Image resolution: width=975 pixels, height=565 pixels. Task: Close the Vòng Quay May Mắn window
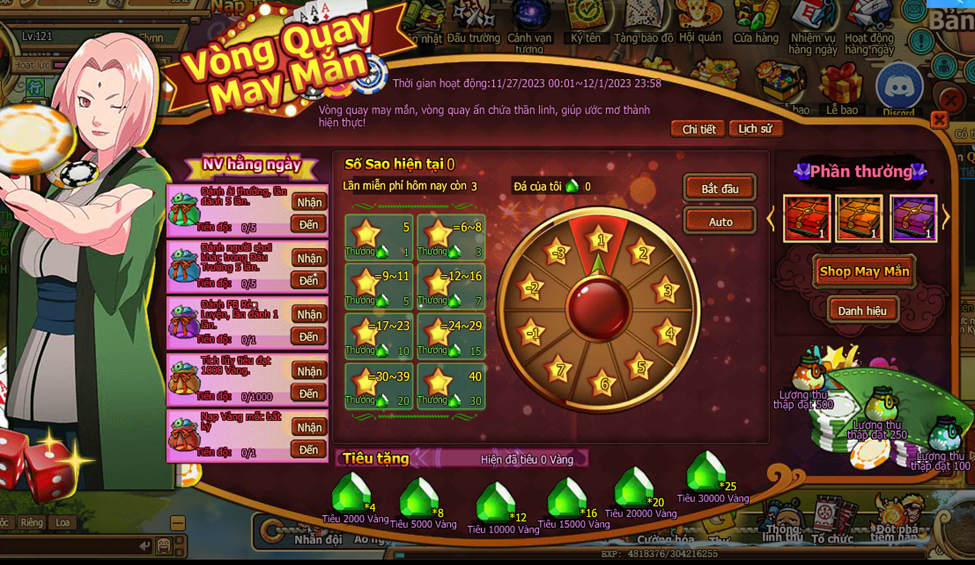pos(938,120)
